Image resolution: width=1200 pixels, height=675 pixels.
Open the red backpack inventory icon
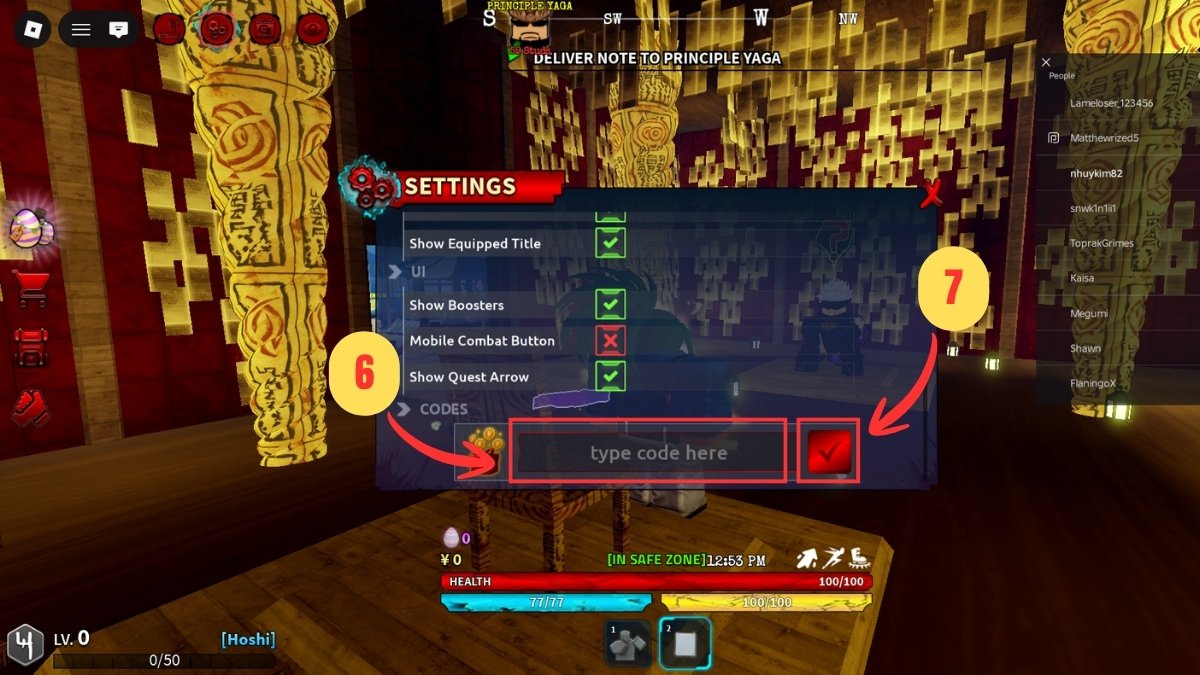coord(30,348)
